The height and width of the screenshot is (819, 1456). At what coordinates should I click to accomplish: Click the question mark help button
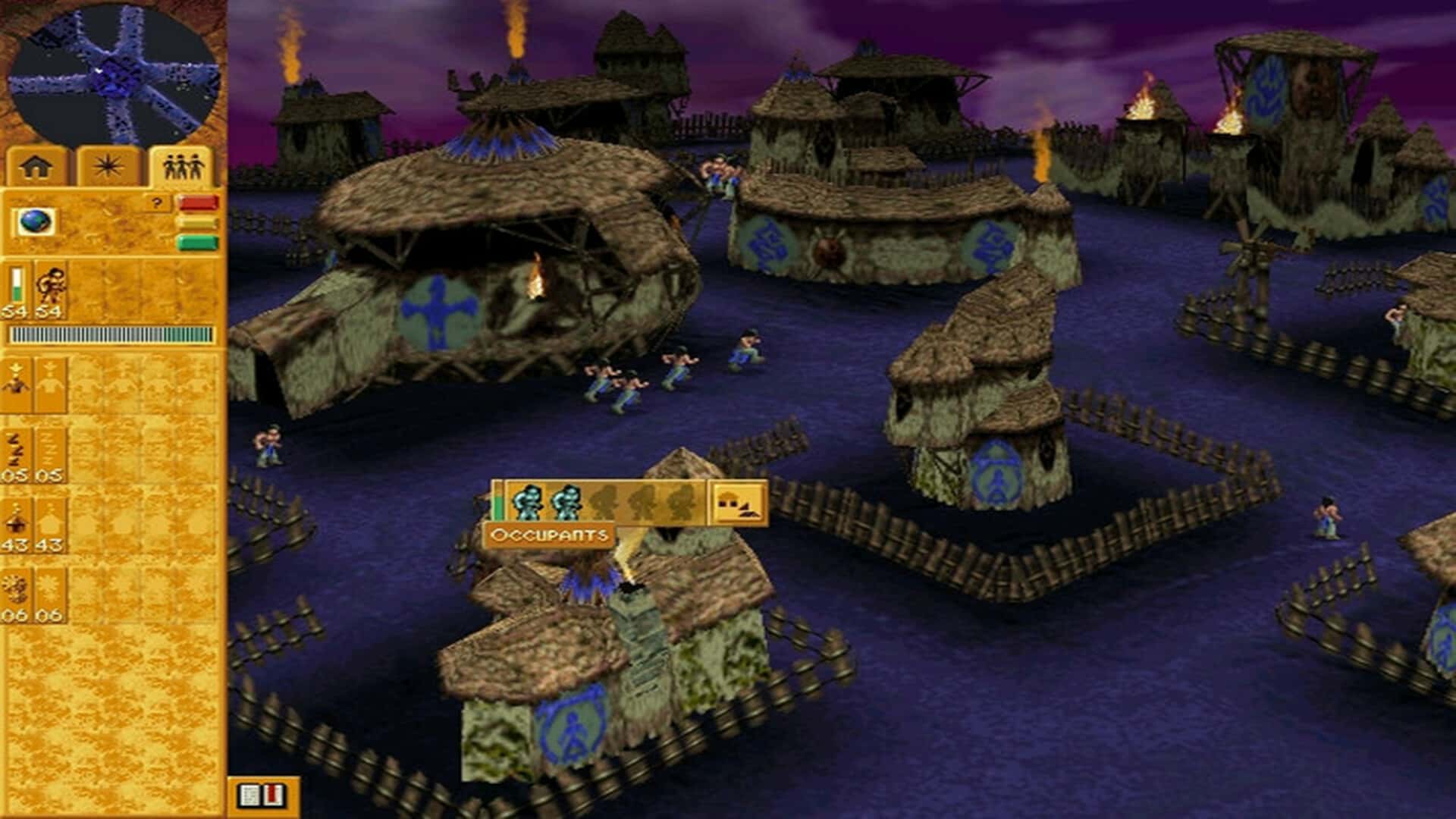point(156,201)
